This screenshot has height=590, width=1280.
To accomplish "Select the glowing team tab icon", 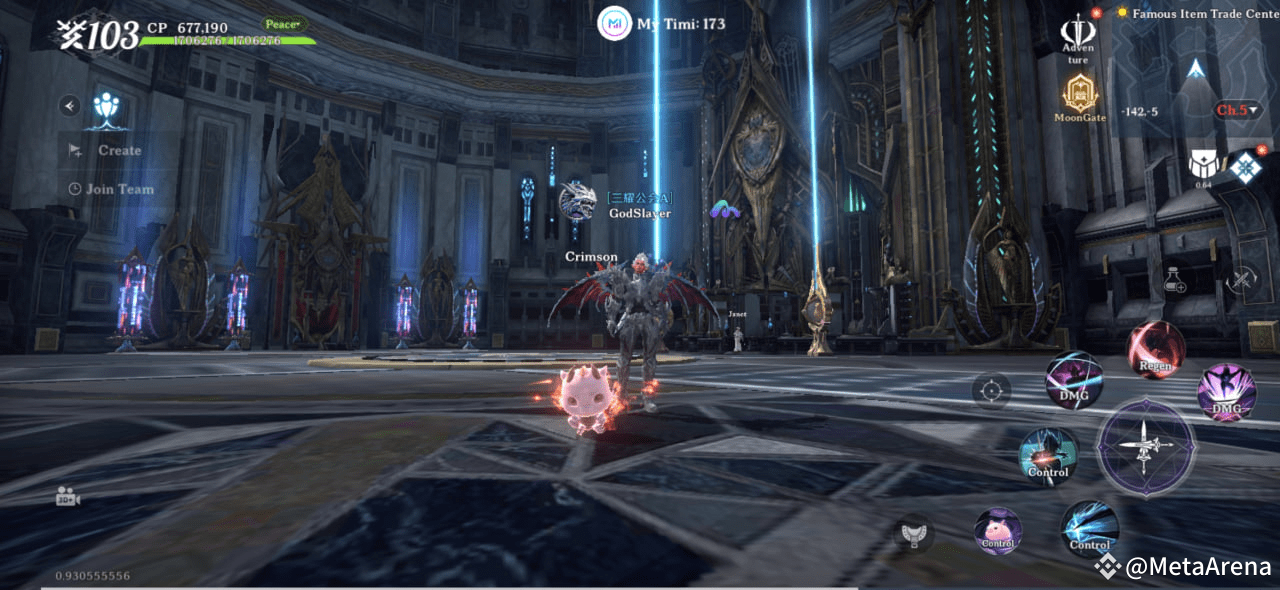I will click(108, 108).
